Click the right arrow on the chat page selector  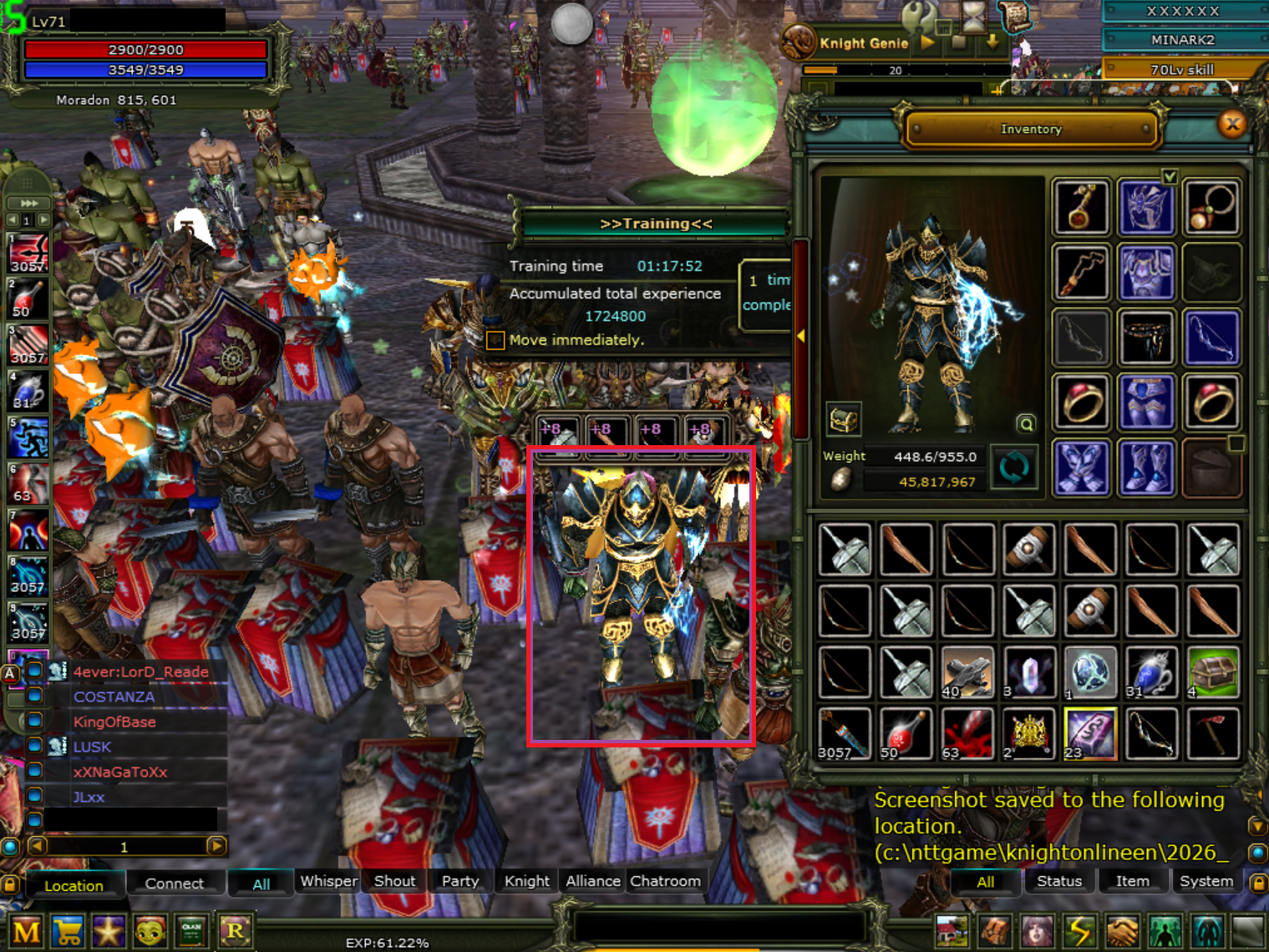point(216,846)
